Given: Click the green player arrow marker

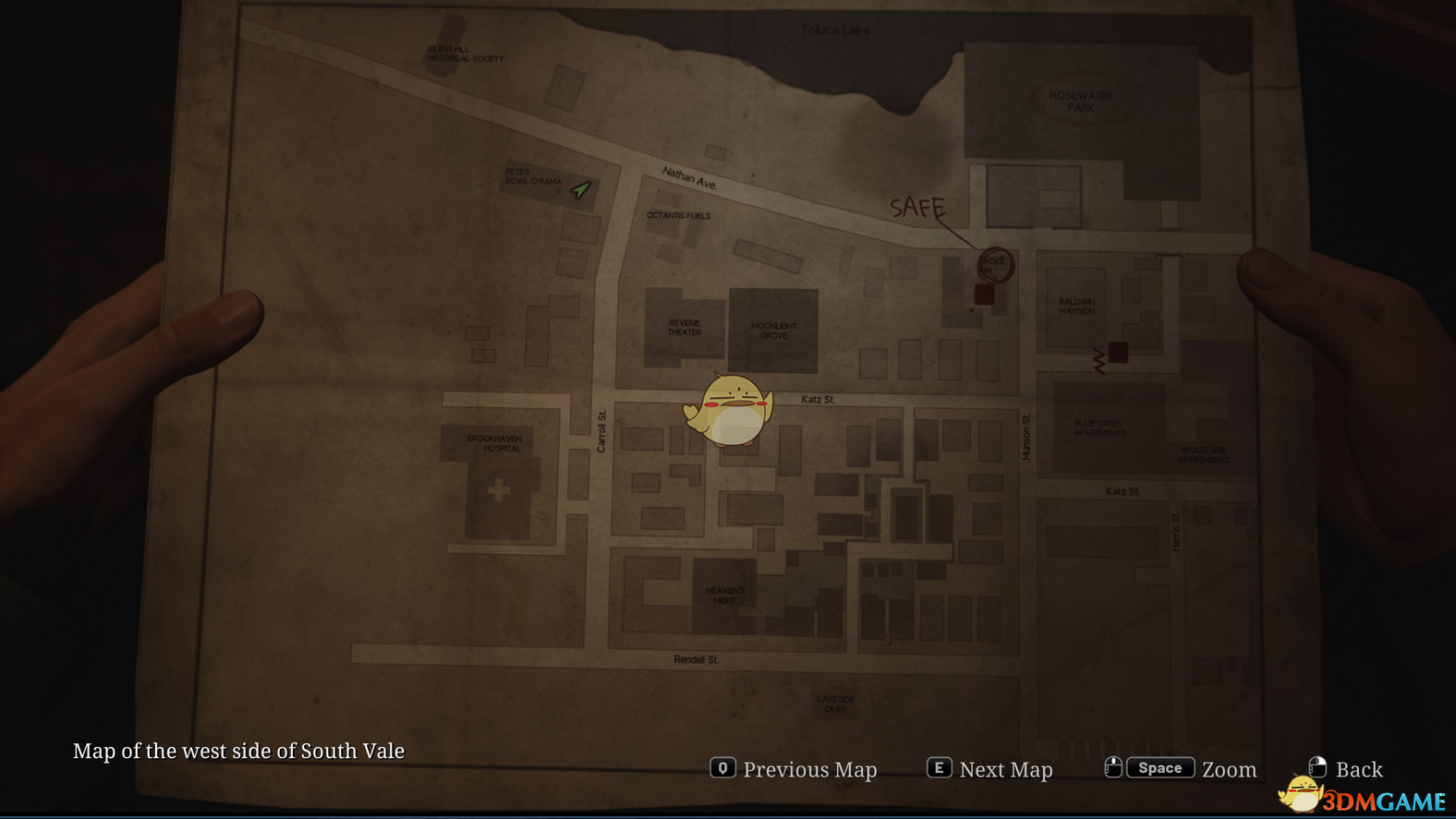Looking at the screenshot, I should click(580, 190).
